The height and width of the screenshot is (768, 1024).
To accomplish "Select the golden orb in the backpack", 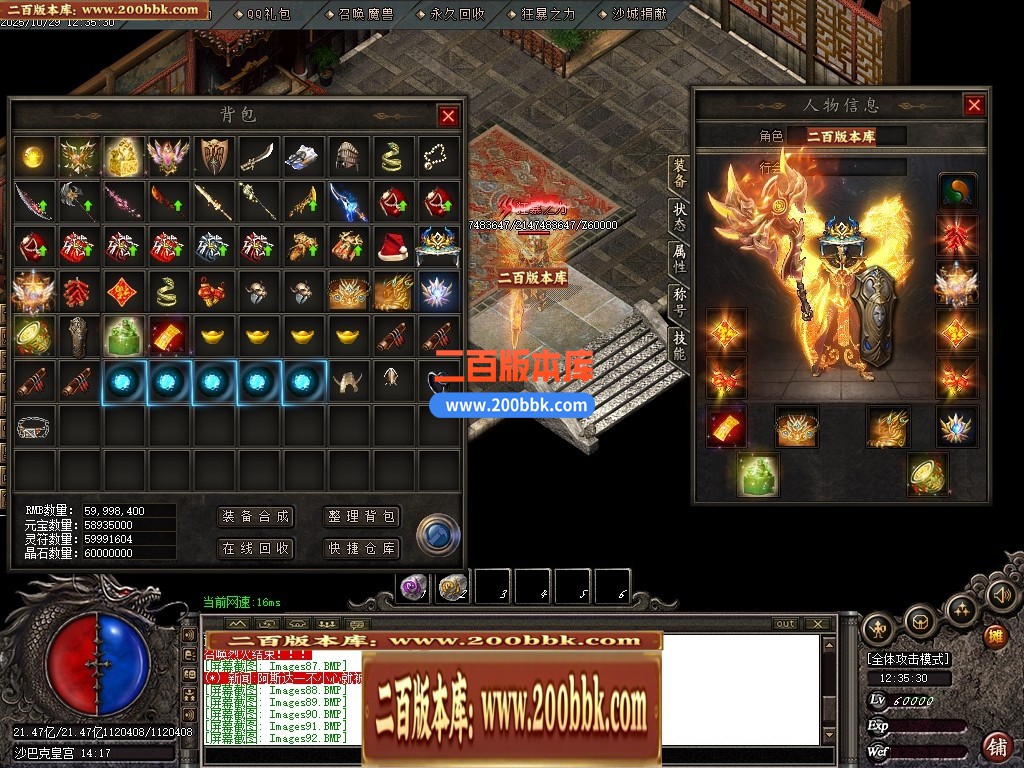I will (x=34, y=157).
